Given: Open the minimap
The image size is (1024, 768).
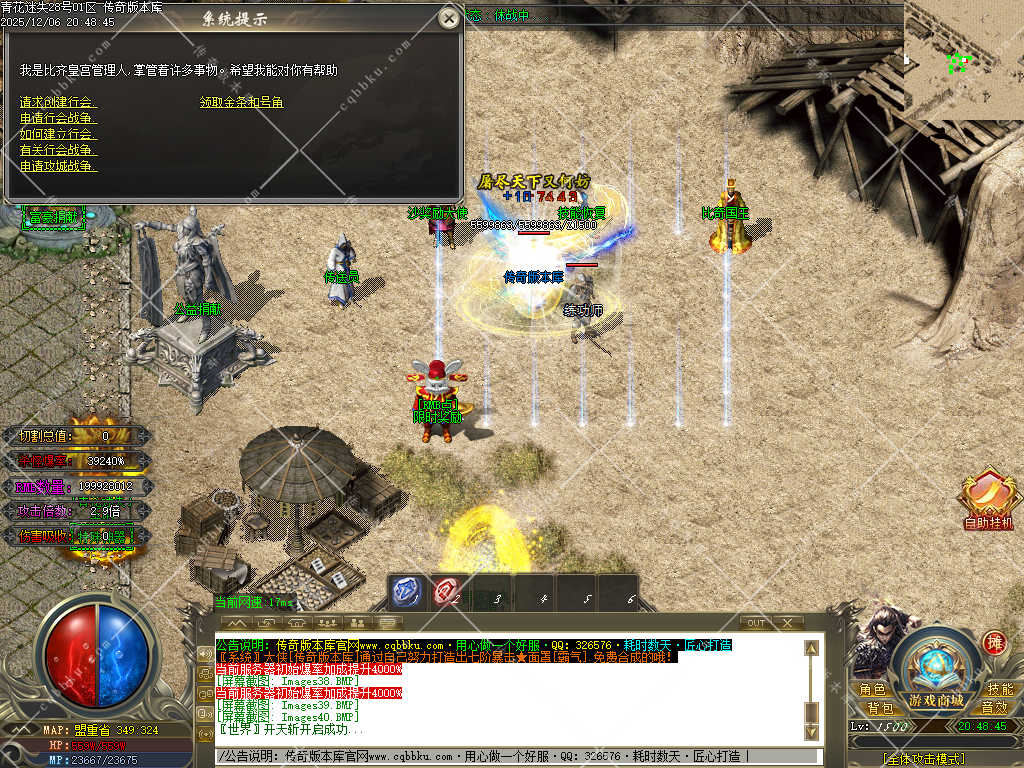Looking at the screenshot, I should pyautogui.click(x=963, y=60).
